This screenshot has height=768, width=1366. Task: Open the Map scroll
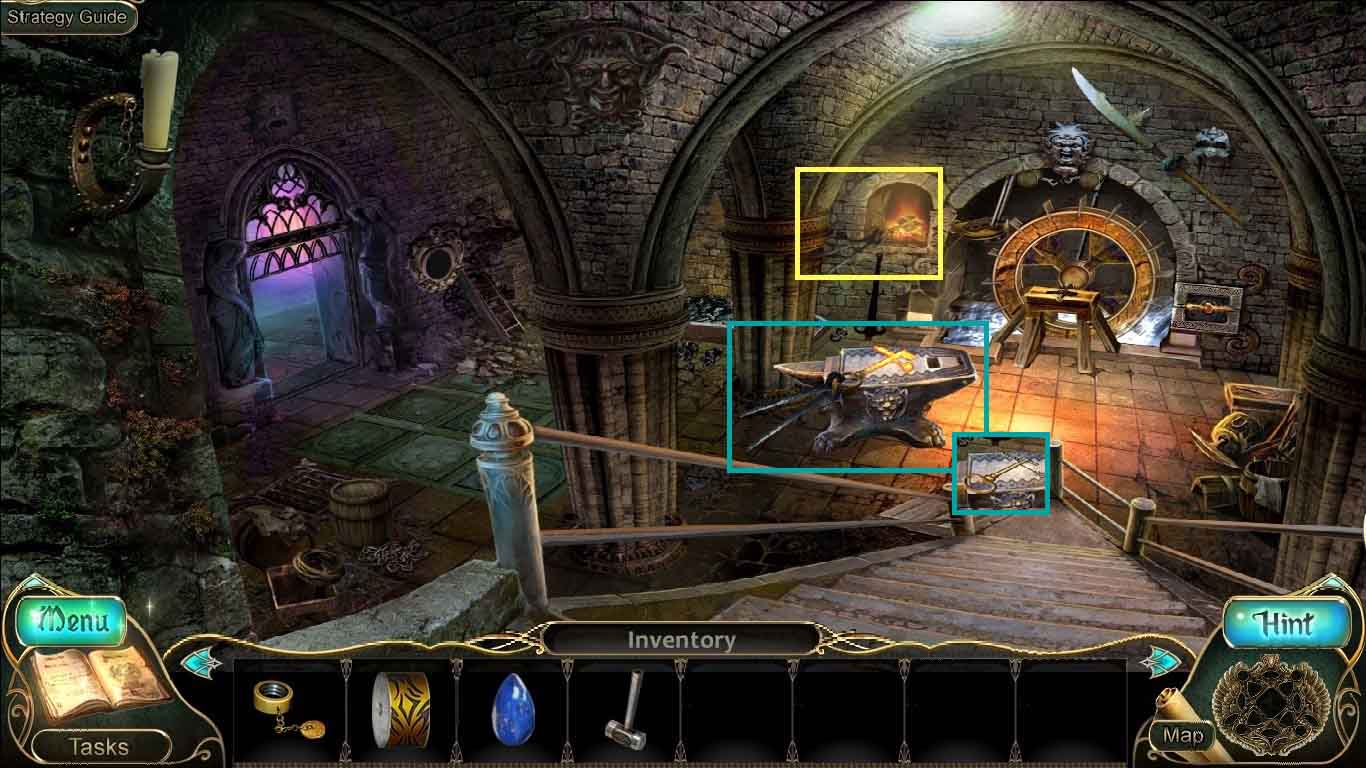pyautogui.click(x=1183, y=735)
